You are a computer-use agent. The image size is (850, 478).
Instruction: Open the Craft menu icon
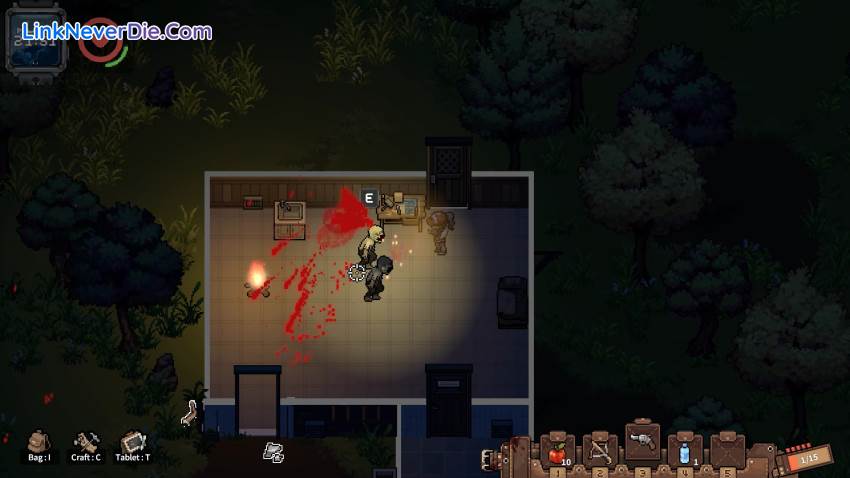tap(86, 441)
